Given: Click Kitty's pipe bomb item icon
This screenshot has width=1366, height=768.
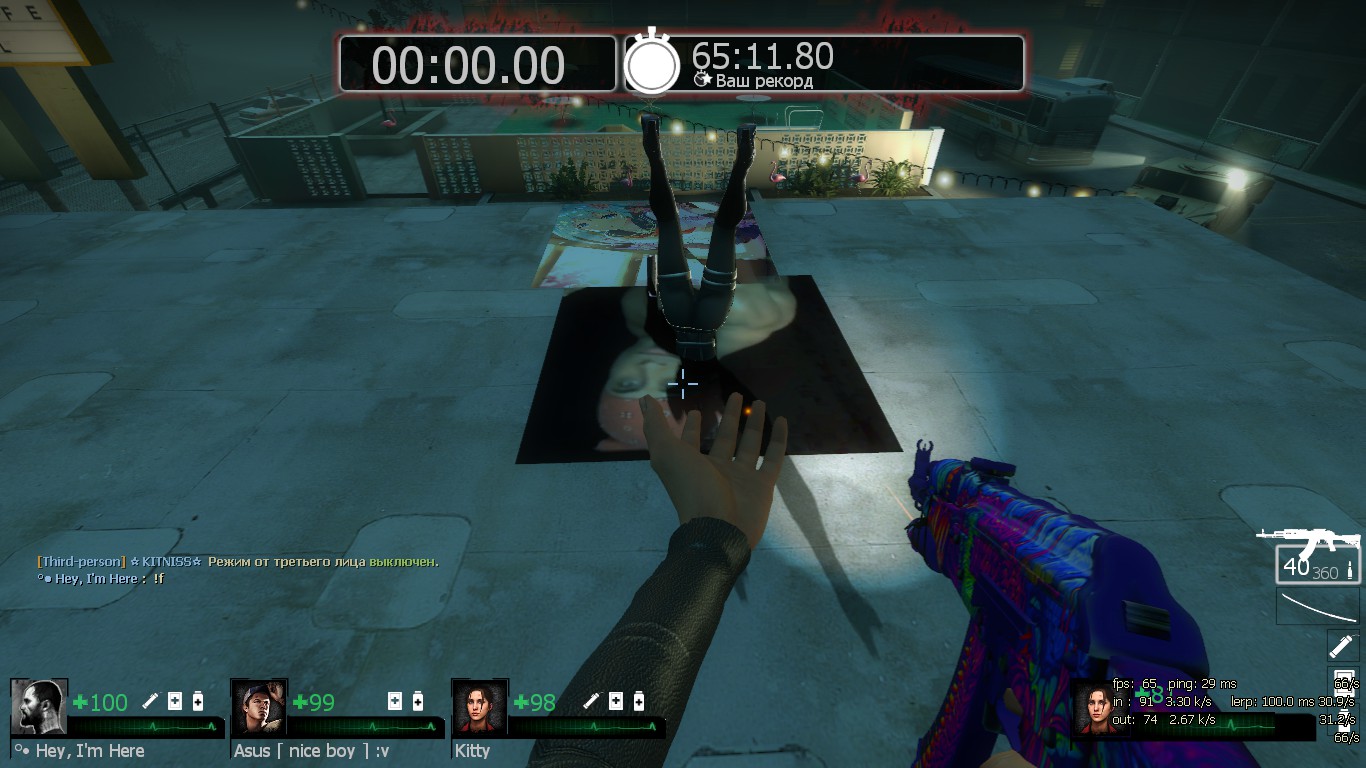Looking at the screenshot, I should [592, 701].
